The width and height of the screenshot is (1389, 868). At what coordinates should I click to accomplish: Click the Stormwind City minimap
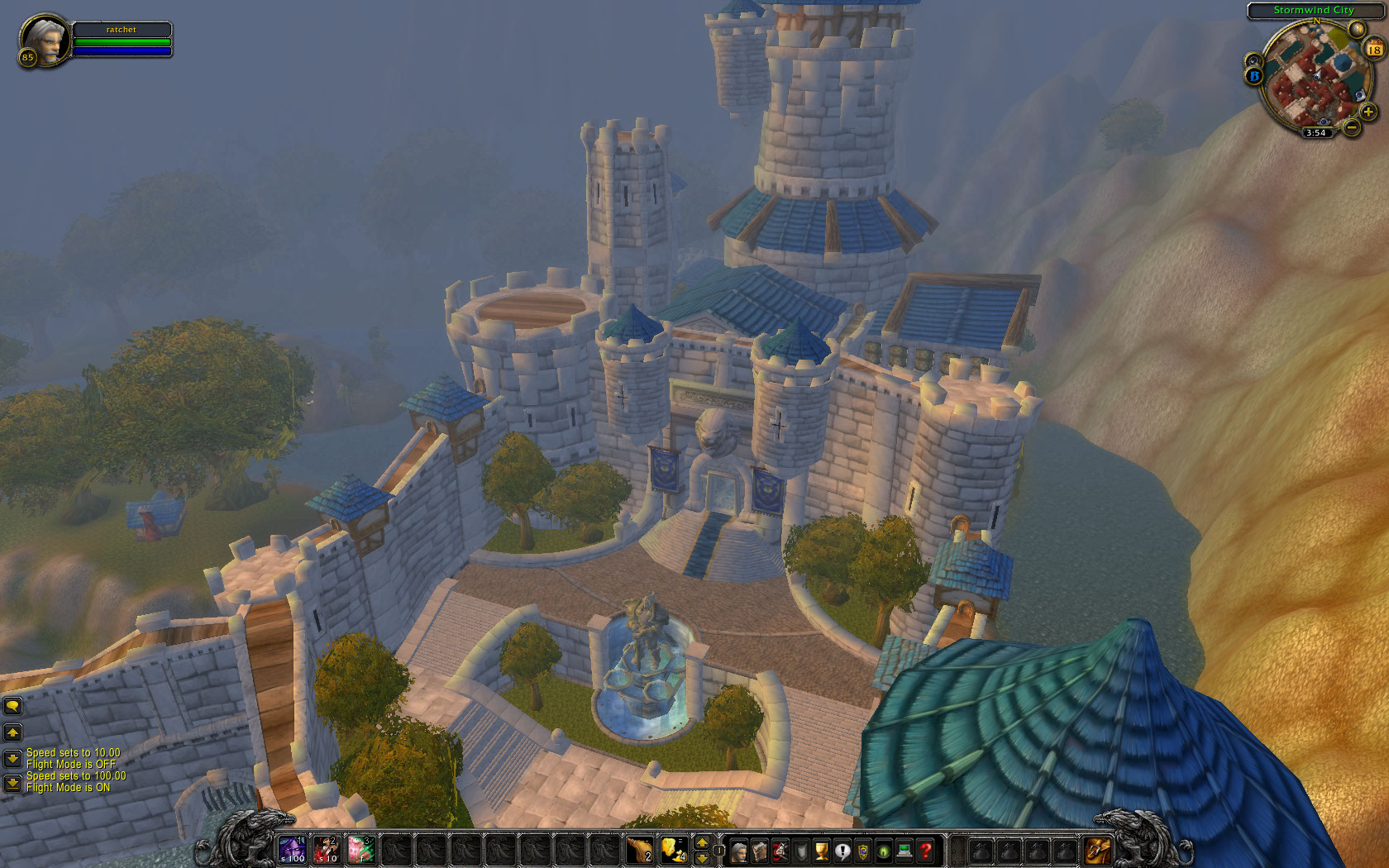coord(1315,79)
